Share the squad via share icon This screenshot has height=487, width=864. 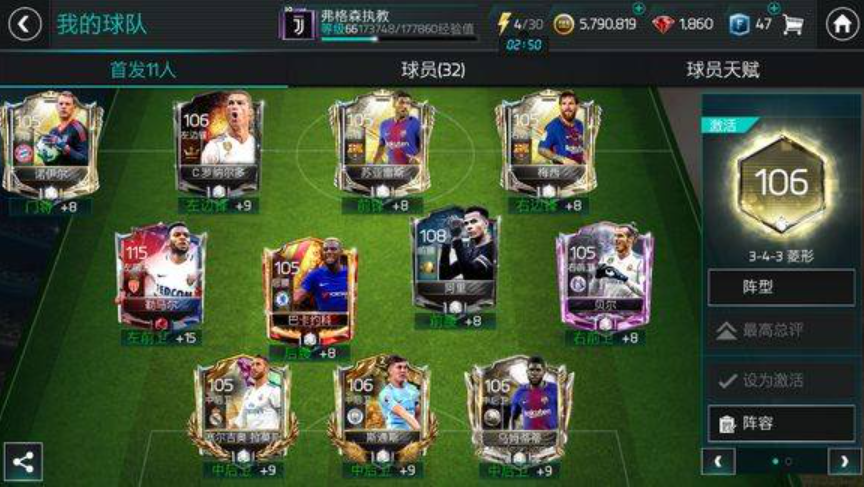click(23, 463)
